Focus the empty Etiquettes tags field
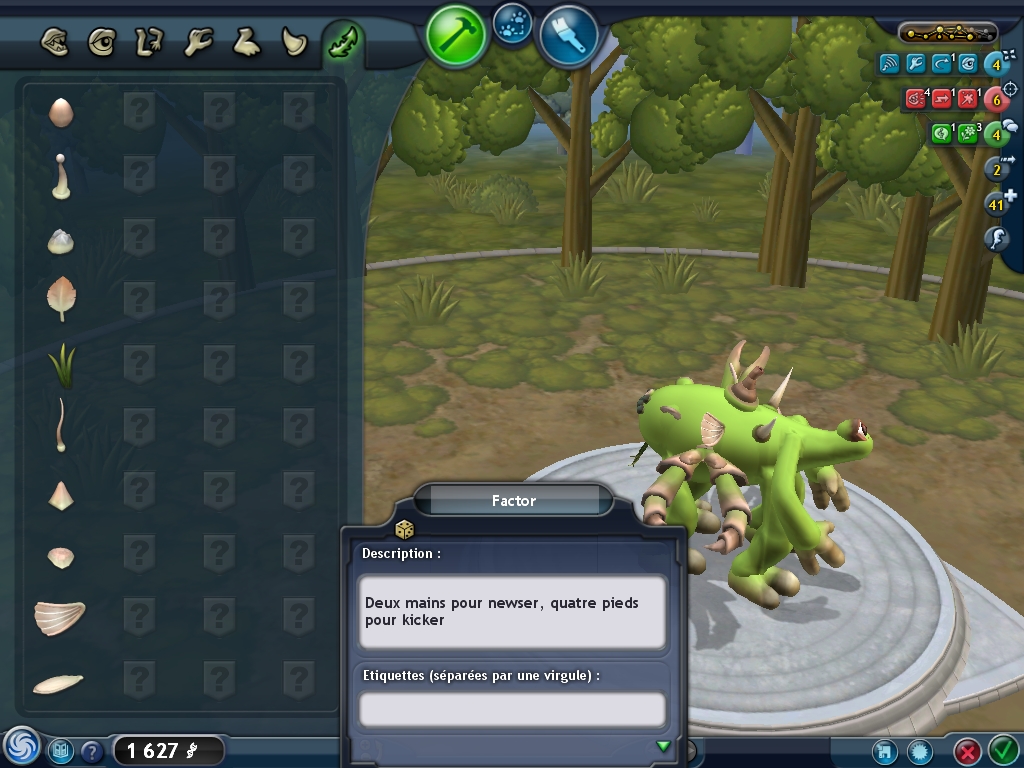This screenshot has height=768, width=1024. click(512, 709)
